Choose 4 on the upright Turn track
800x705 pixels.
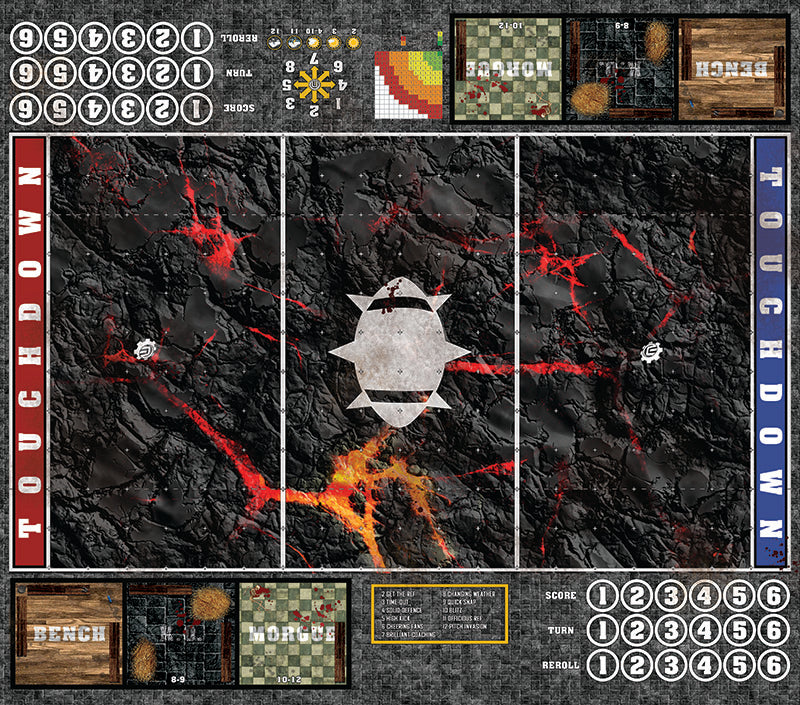point(704,631)
